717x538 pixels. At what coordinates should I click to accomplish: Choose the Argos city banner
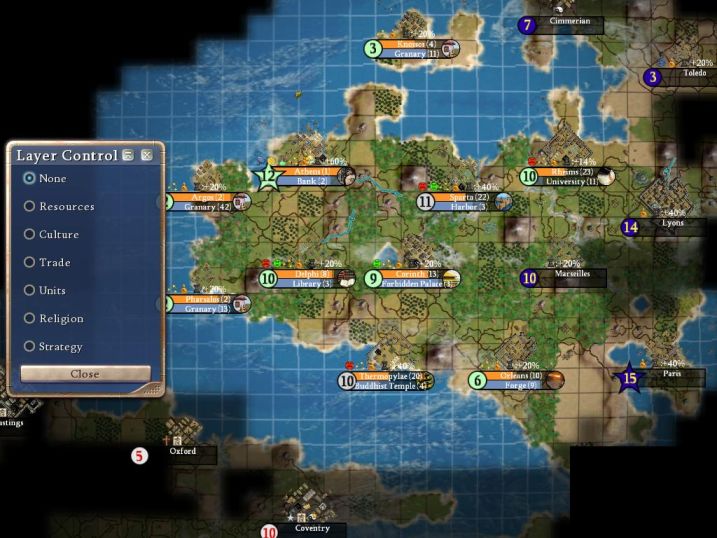tap(207, 198)
